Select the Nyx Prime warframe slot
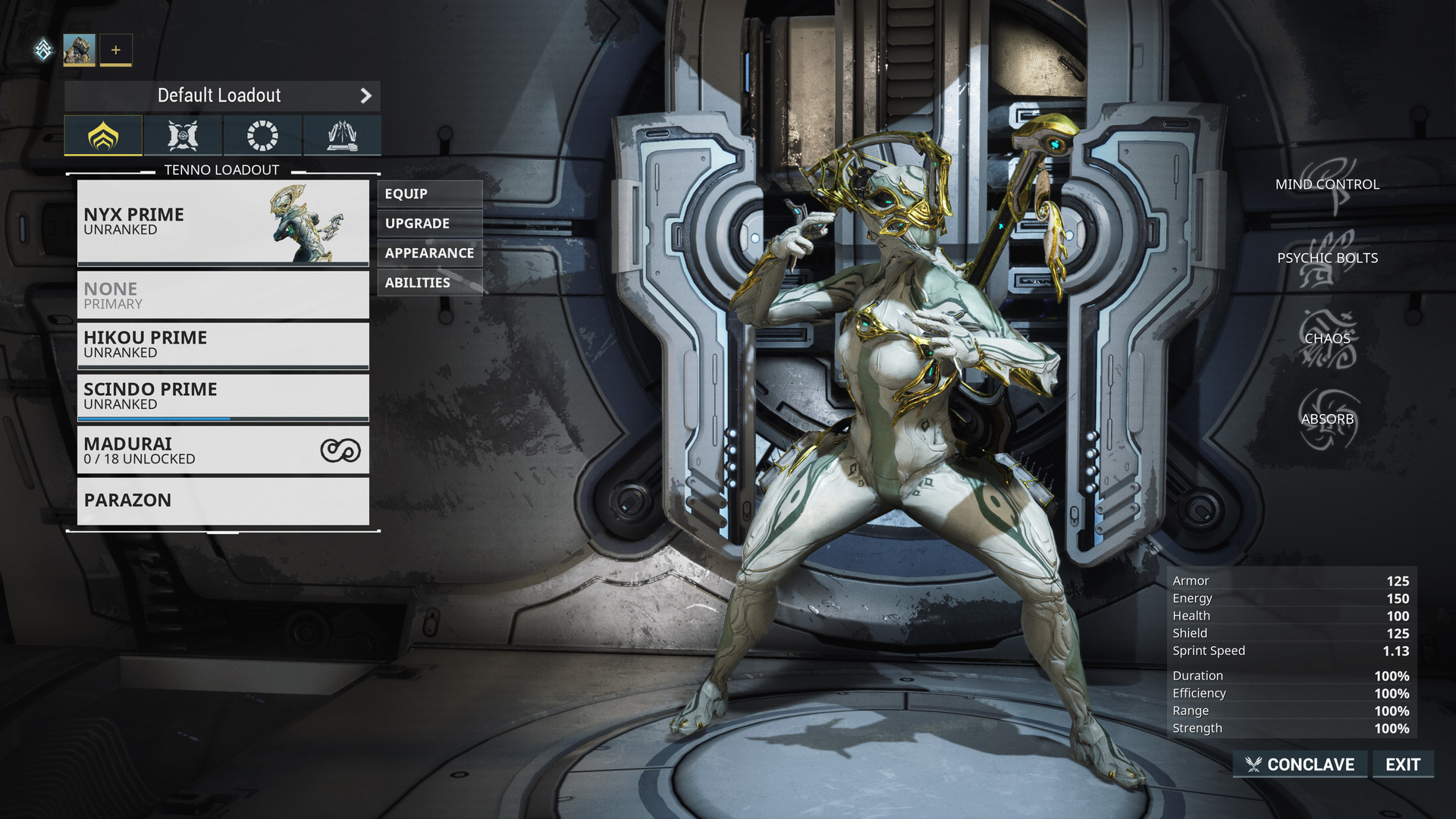Viewport: 1456px width, 819px height. coord(223,222)
